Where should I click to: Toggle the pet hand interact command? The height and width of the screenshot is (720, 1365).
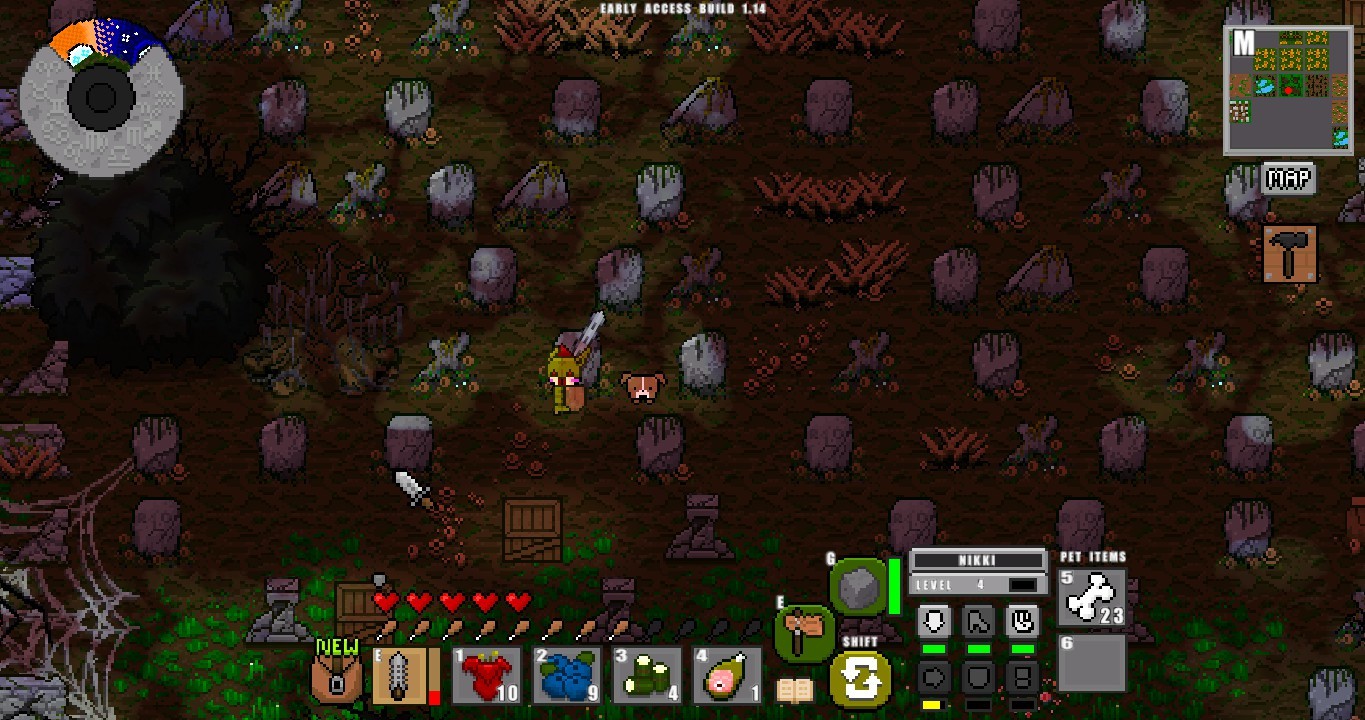1023,621
